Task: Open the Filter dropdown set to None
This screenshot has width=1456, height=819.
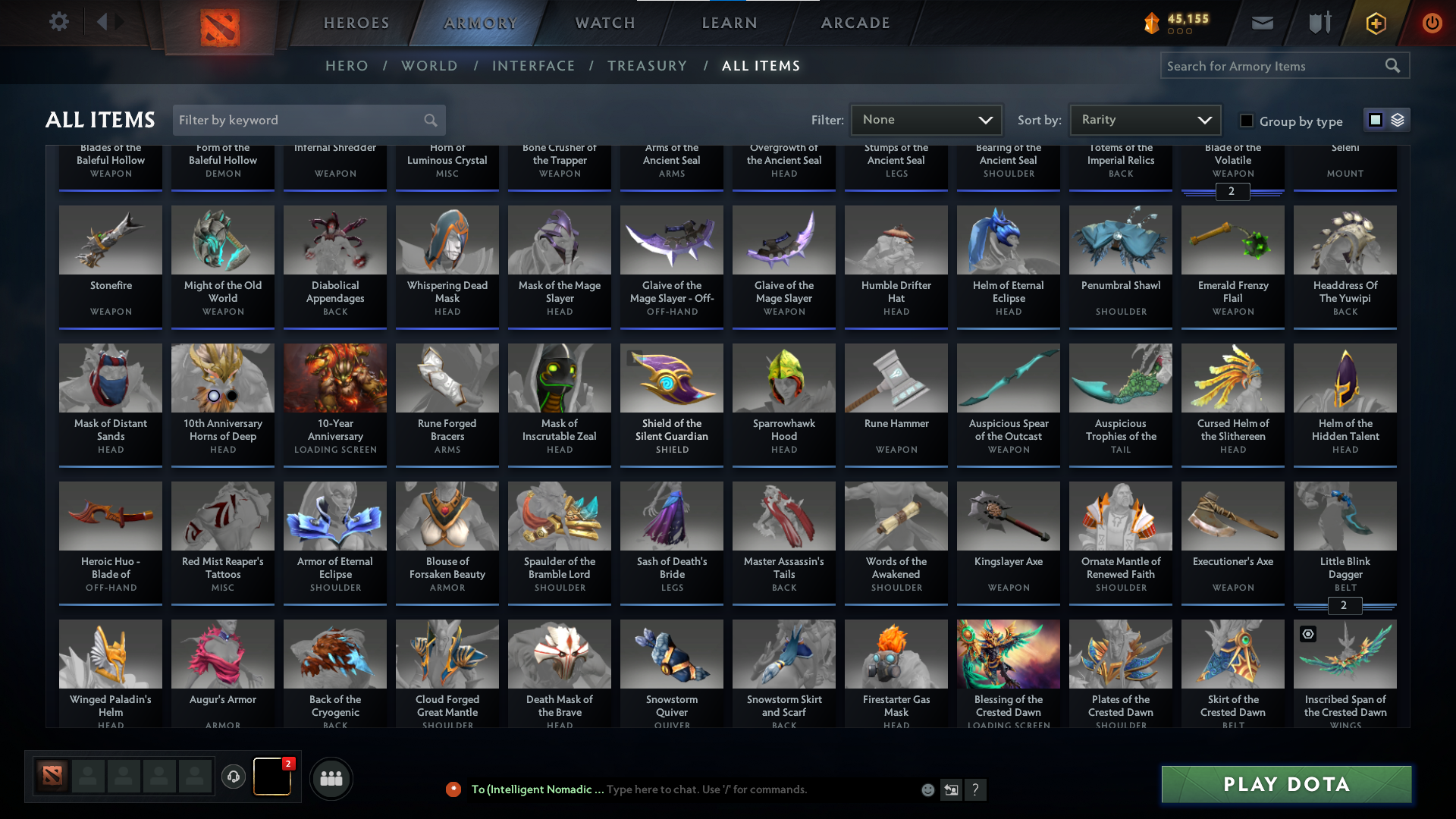Action: click(x=926, y=120)
